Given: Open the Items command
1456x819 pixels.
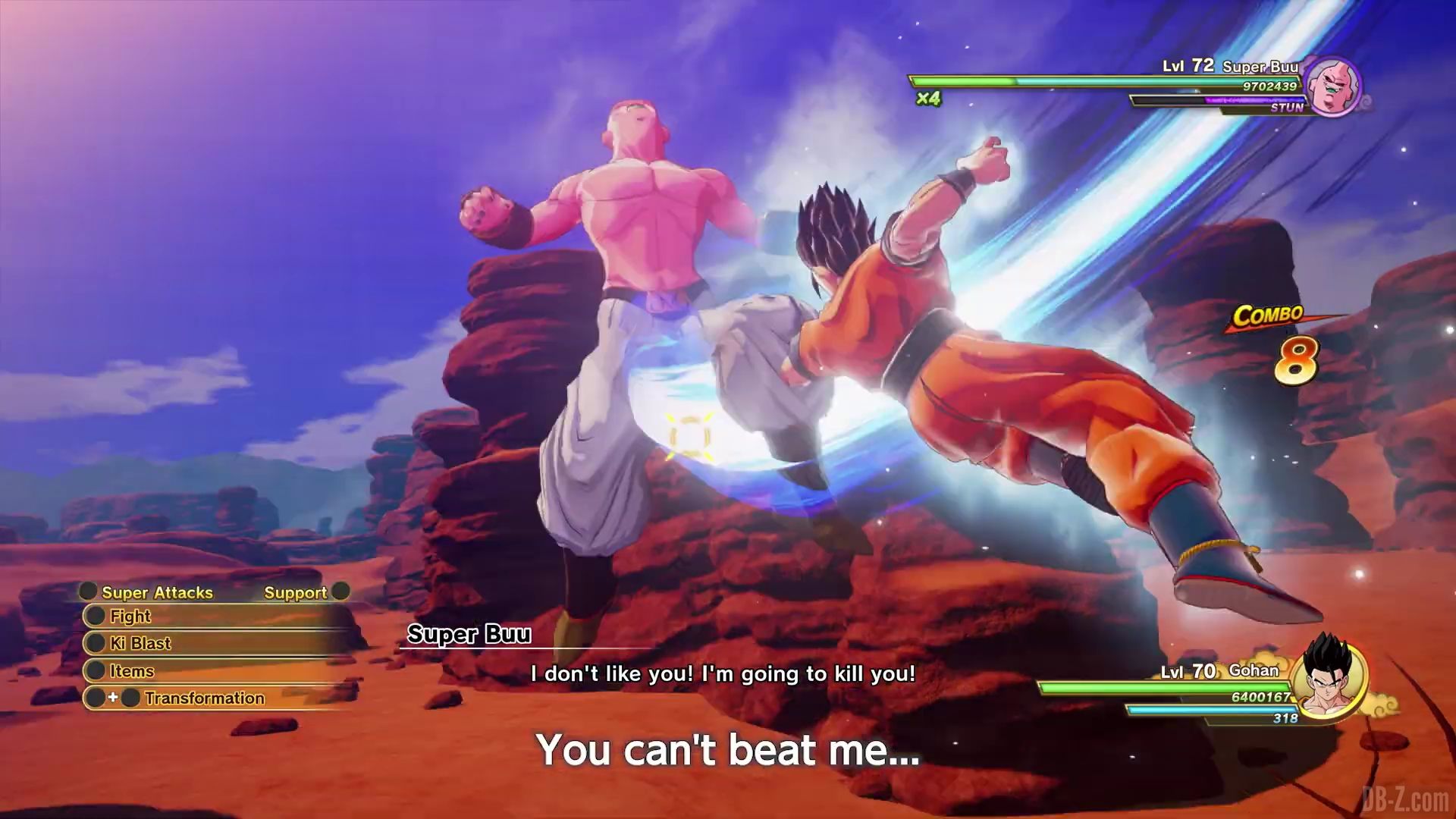Looking at the screenshot, I should point(132,671).
